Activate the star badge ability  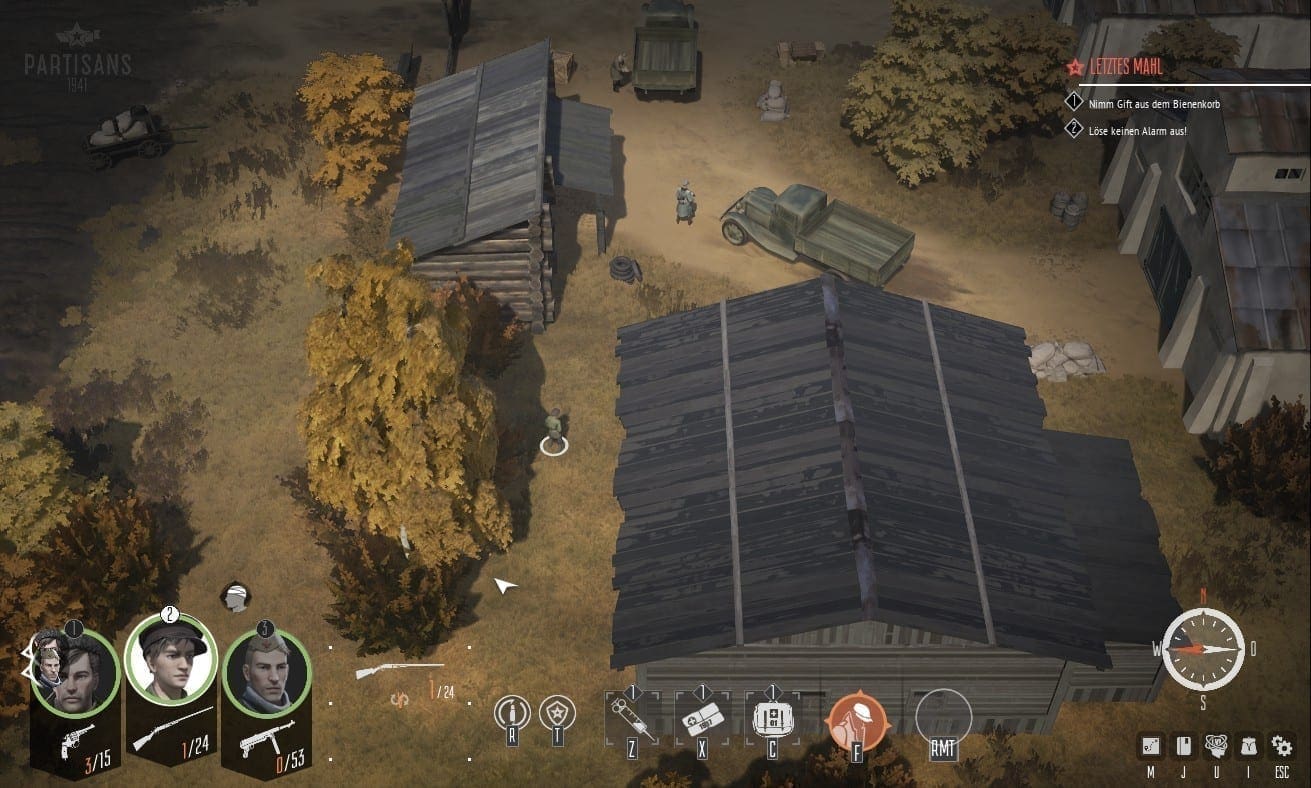pos(557,714)
